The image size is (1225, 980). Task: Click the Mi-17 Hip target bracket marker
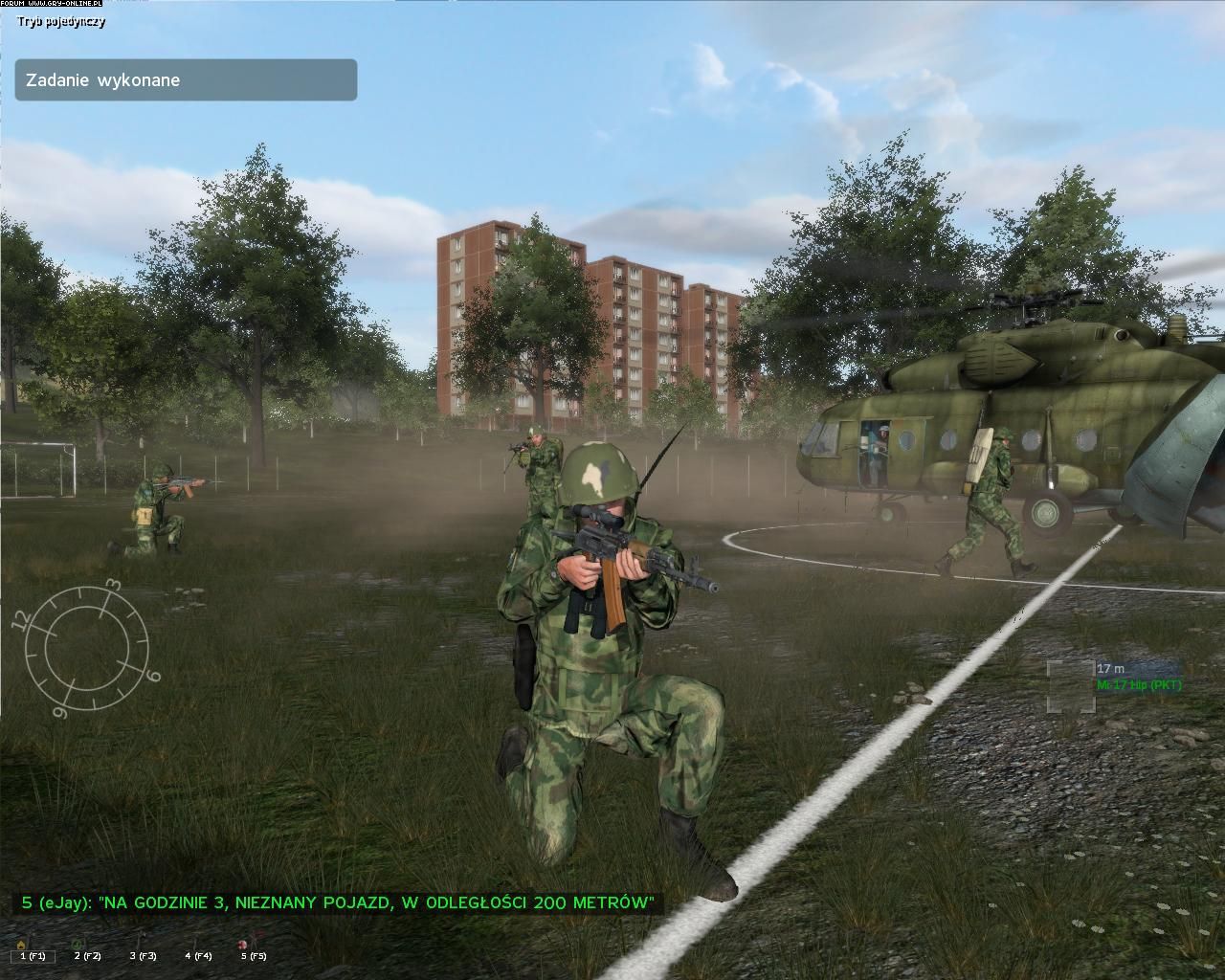point(1070,685)
